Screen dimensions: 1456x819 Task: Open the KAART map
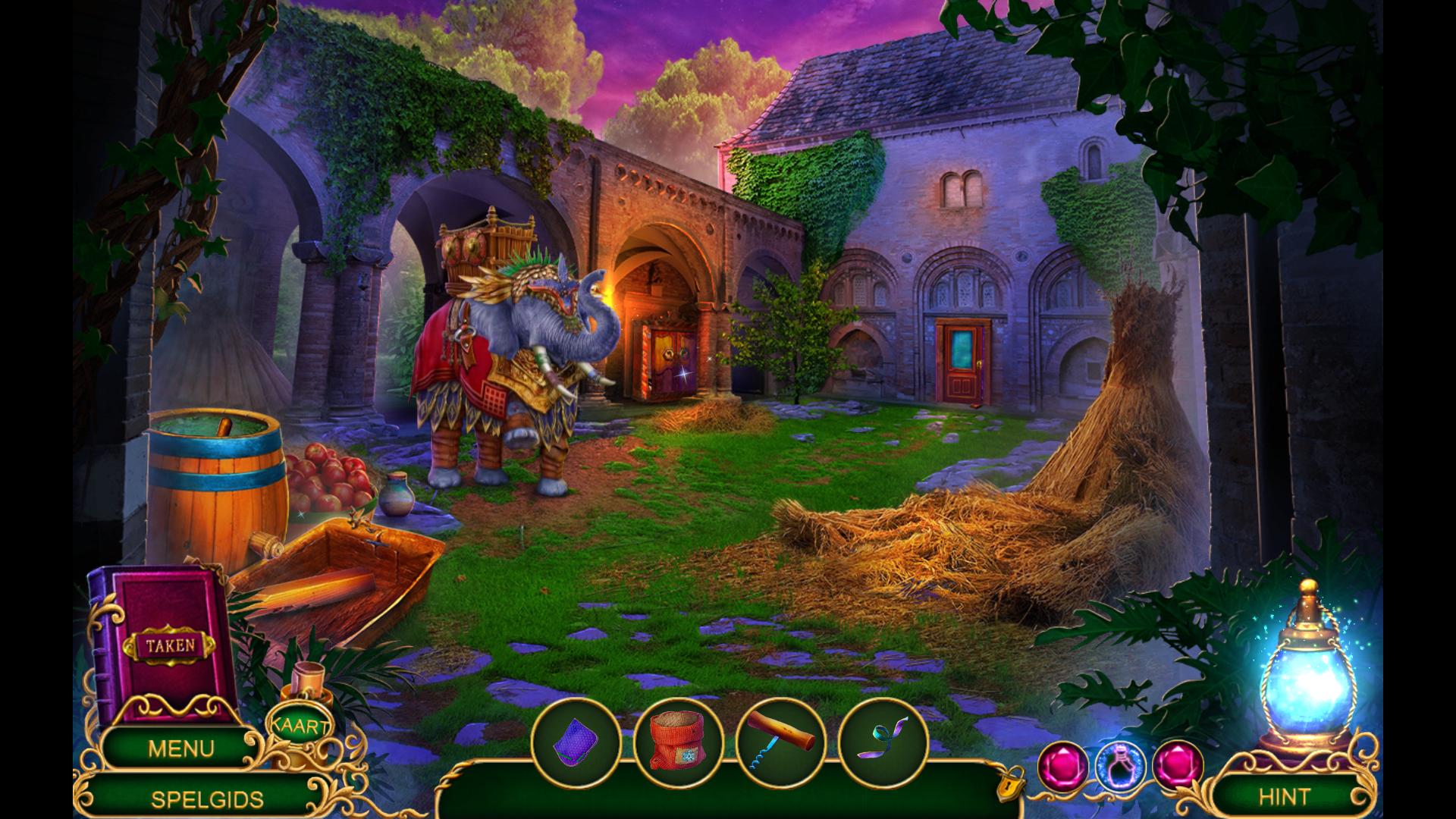300,726
